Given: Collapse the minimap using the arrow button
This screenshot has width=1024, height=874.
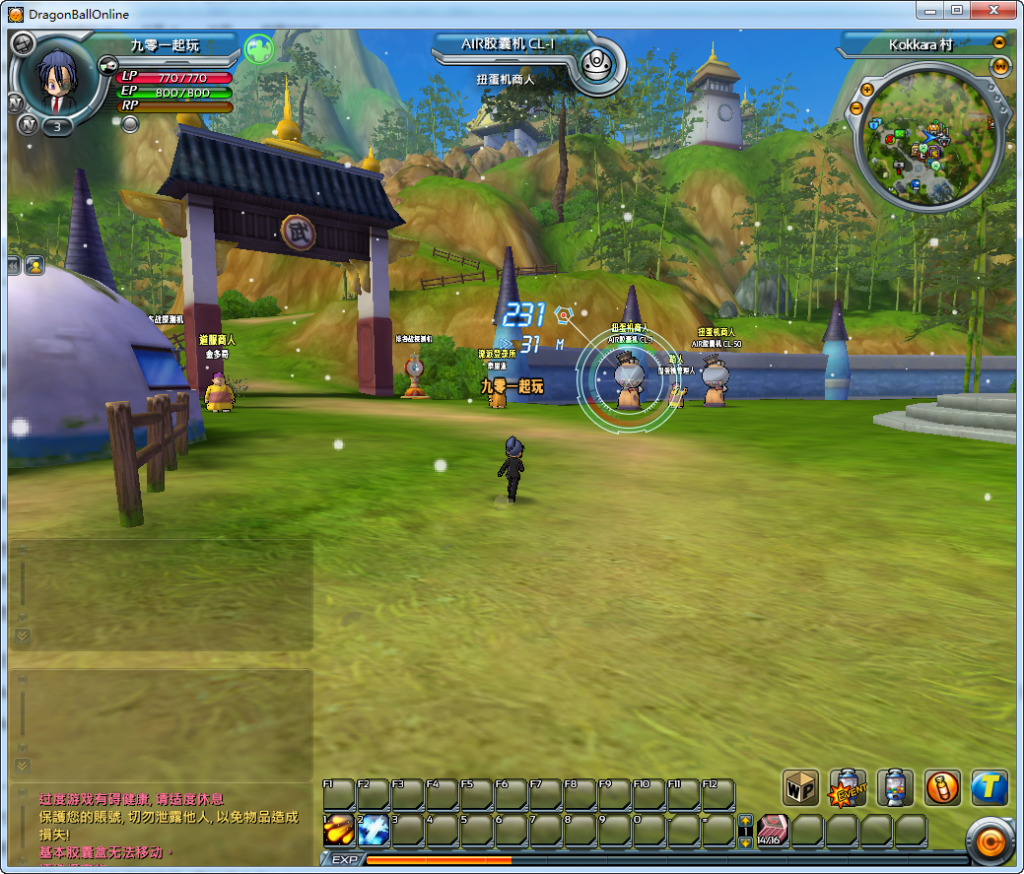Looking at the screenshot, I should click(998, 43).
